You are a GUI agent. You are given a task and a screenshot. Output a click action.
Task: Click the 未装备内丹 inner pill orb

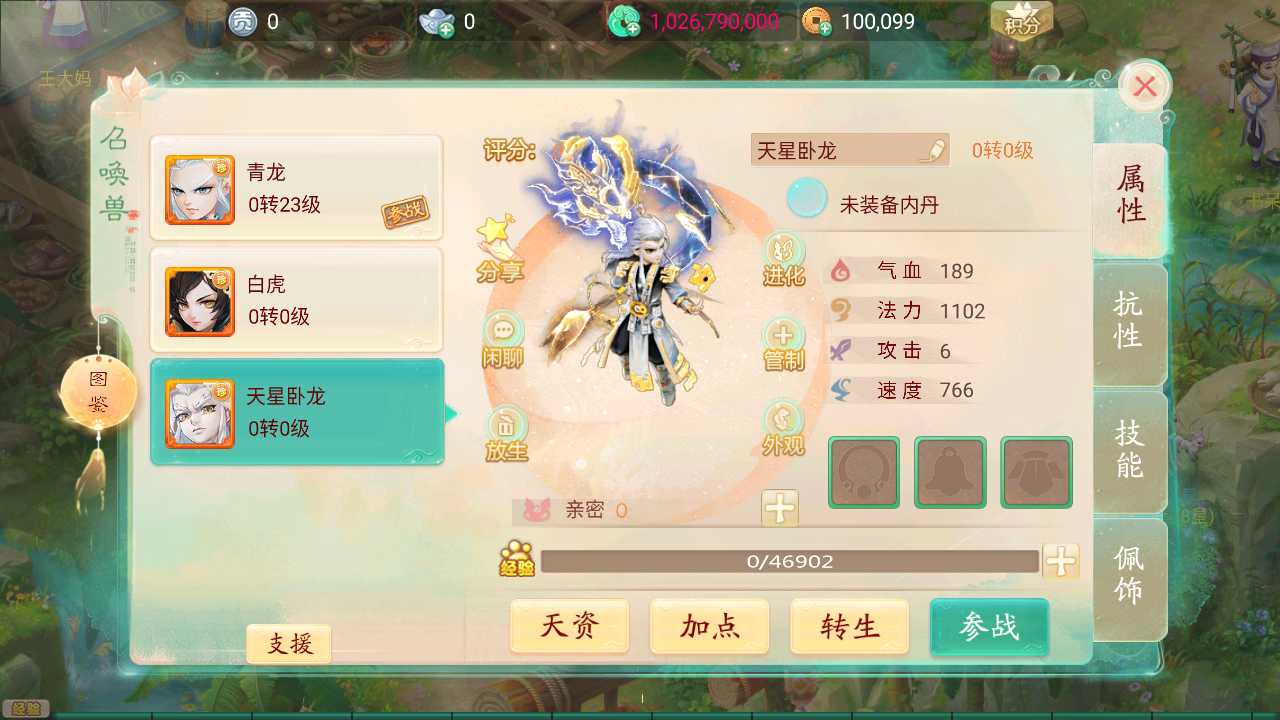click(806, 198)
